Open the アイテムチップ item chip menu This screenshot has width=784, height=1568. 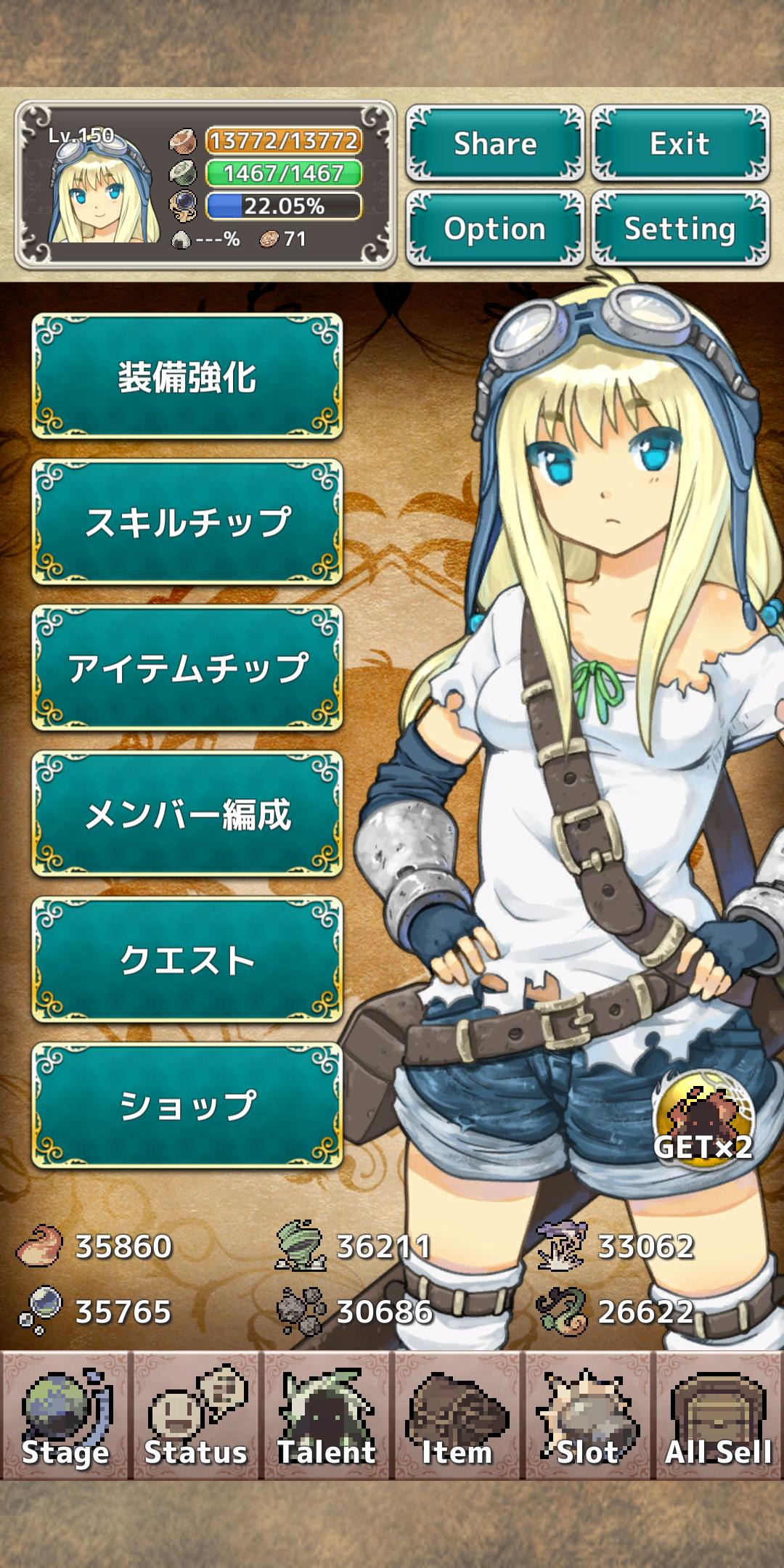(187, 668)
